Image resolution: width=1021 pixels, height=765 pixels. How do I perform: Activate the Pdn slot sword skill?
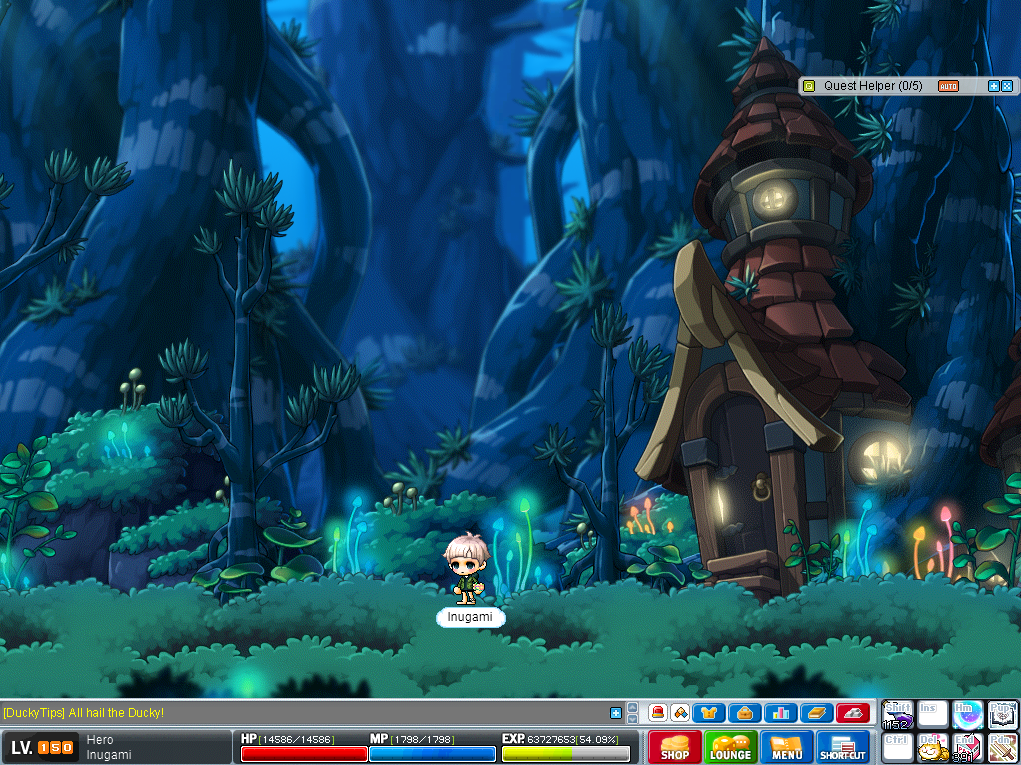[1003, 748]
